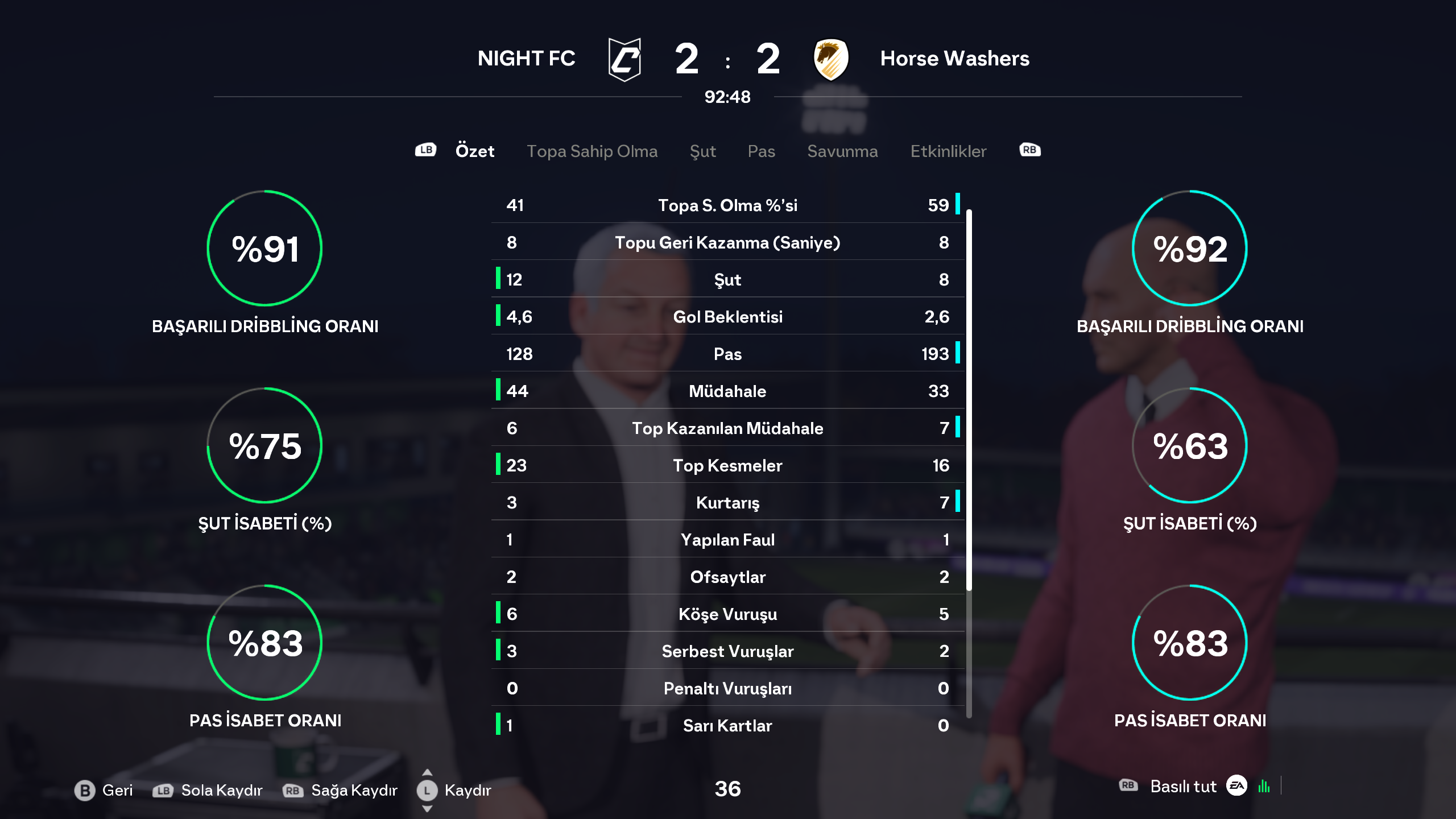The width and height of the screenshot is (1456, 819).
Task: Select the Gol Beklentisi stat row
Action: click(x=727, y=317)
